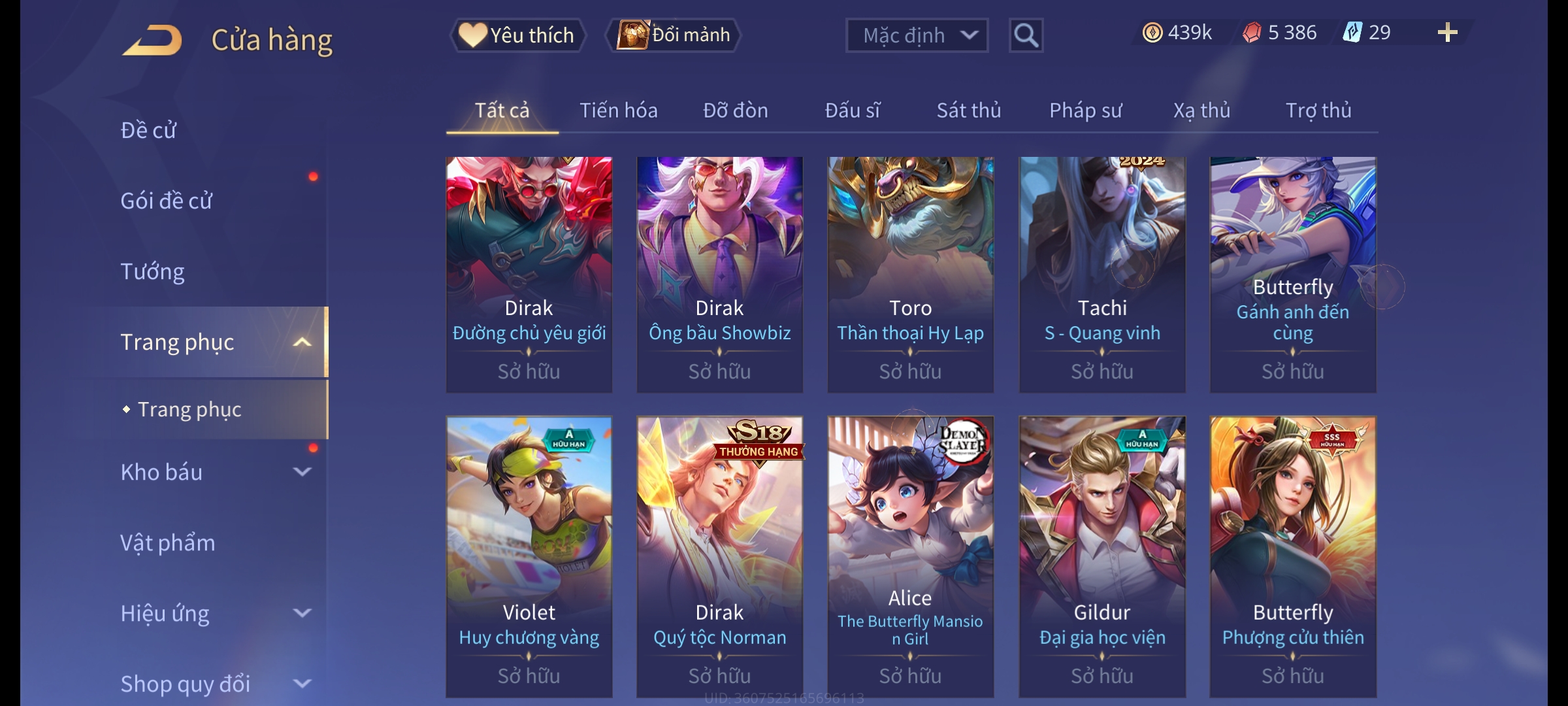Expand the Kho báu menu section

(302, 472)
